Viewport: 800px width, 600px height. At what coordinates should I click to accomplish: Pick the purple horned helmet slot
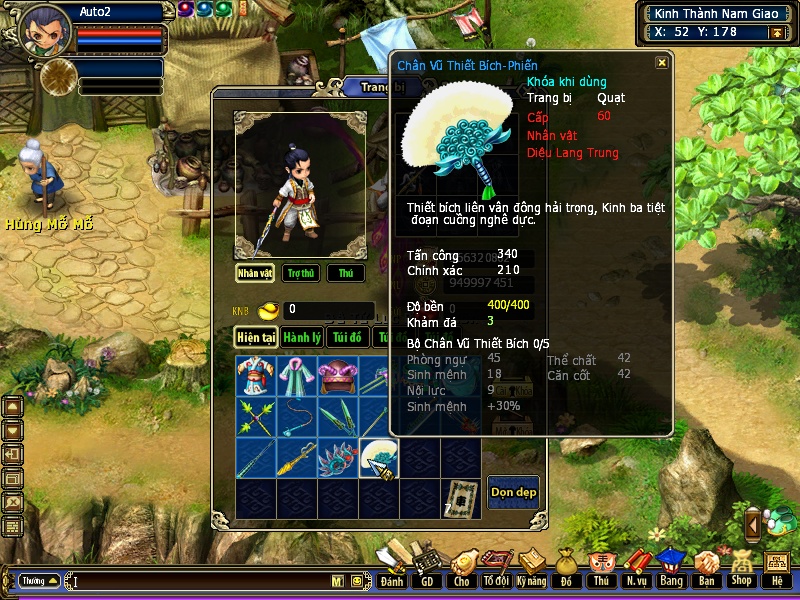click(338, 377)
